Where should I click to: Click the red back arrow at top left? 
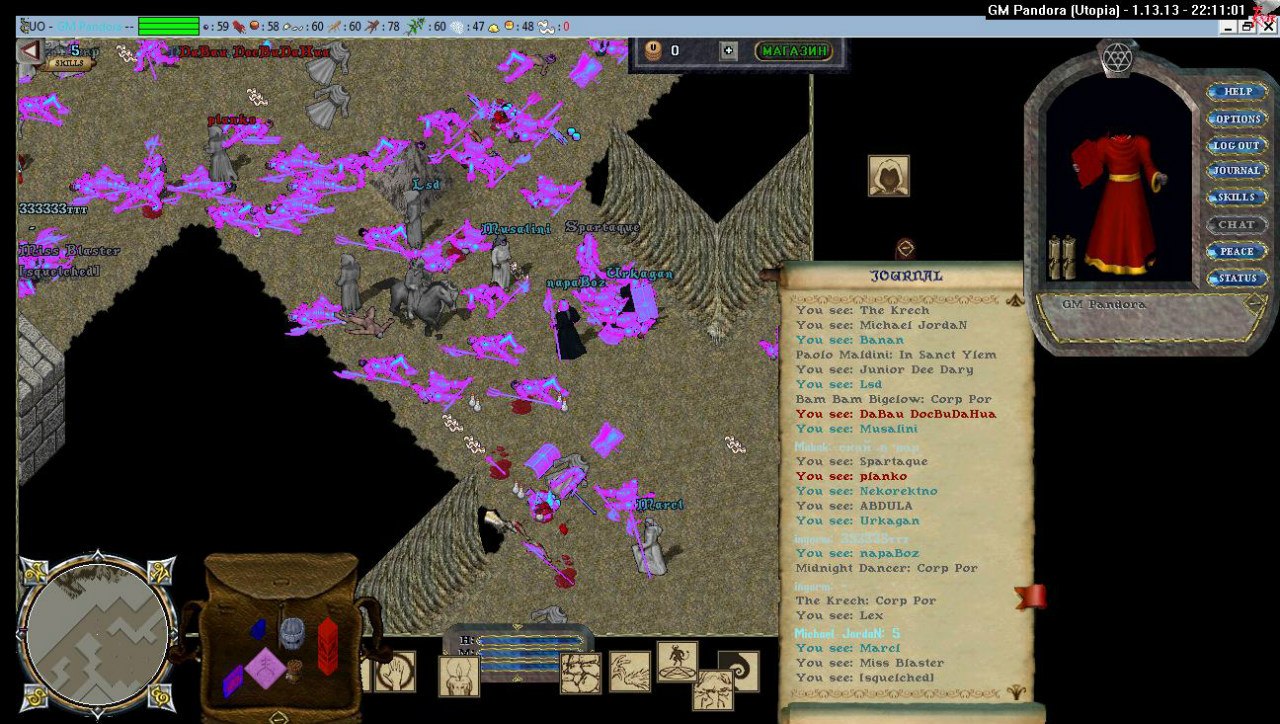[30, 51]
